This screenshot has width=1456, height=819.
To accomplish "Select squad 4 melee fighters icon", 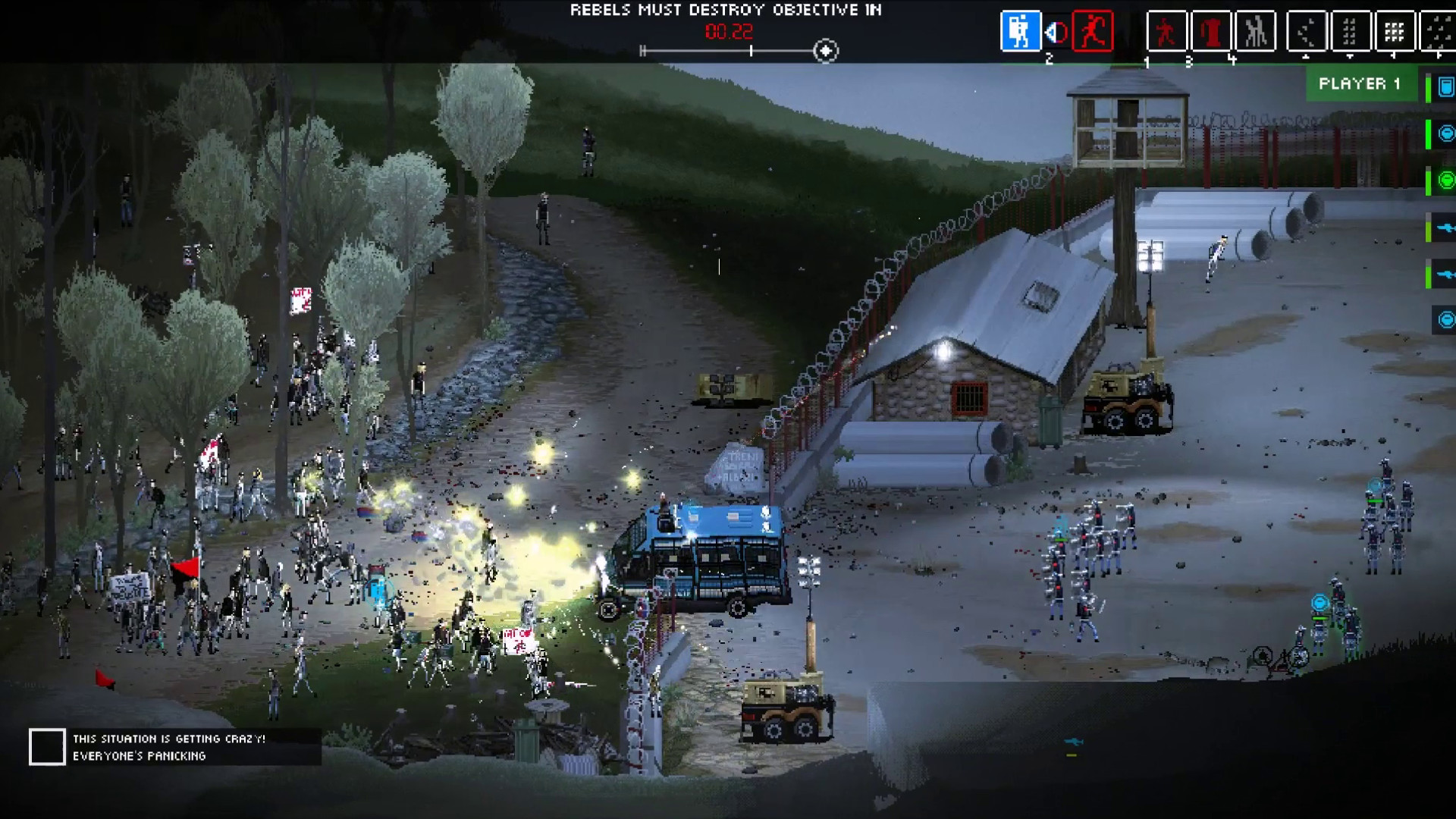I will coord(1255,32).
